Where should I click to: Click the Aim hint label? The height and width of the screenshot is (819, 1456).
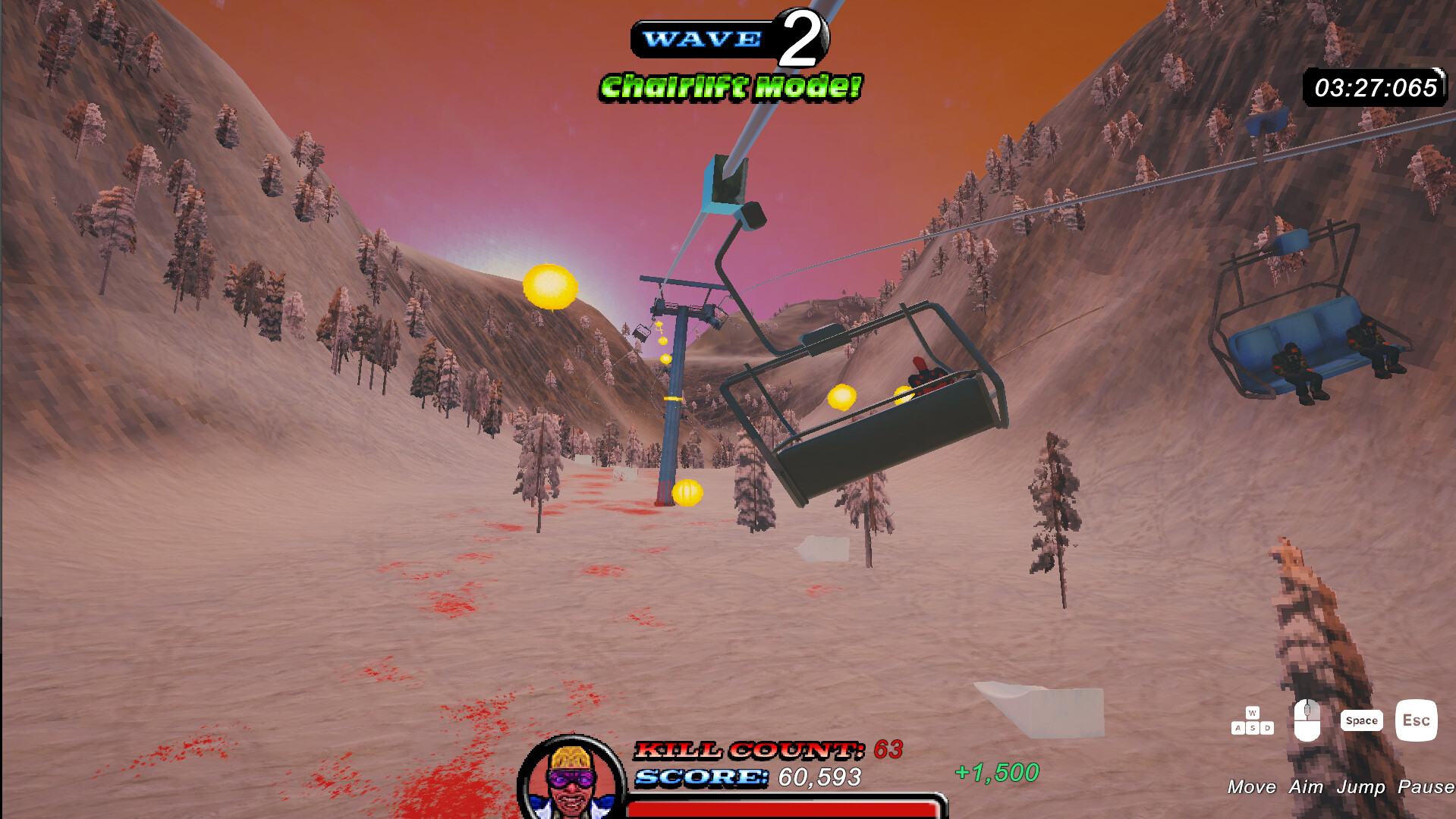tap(1307, 787)
